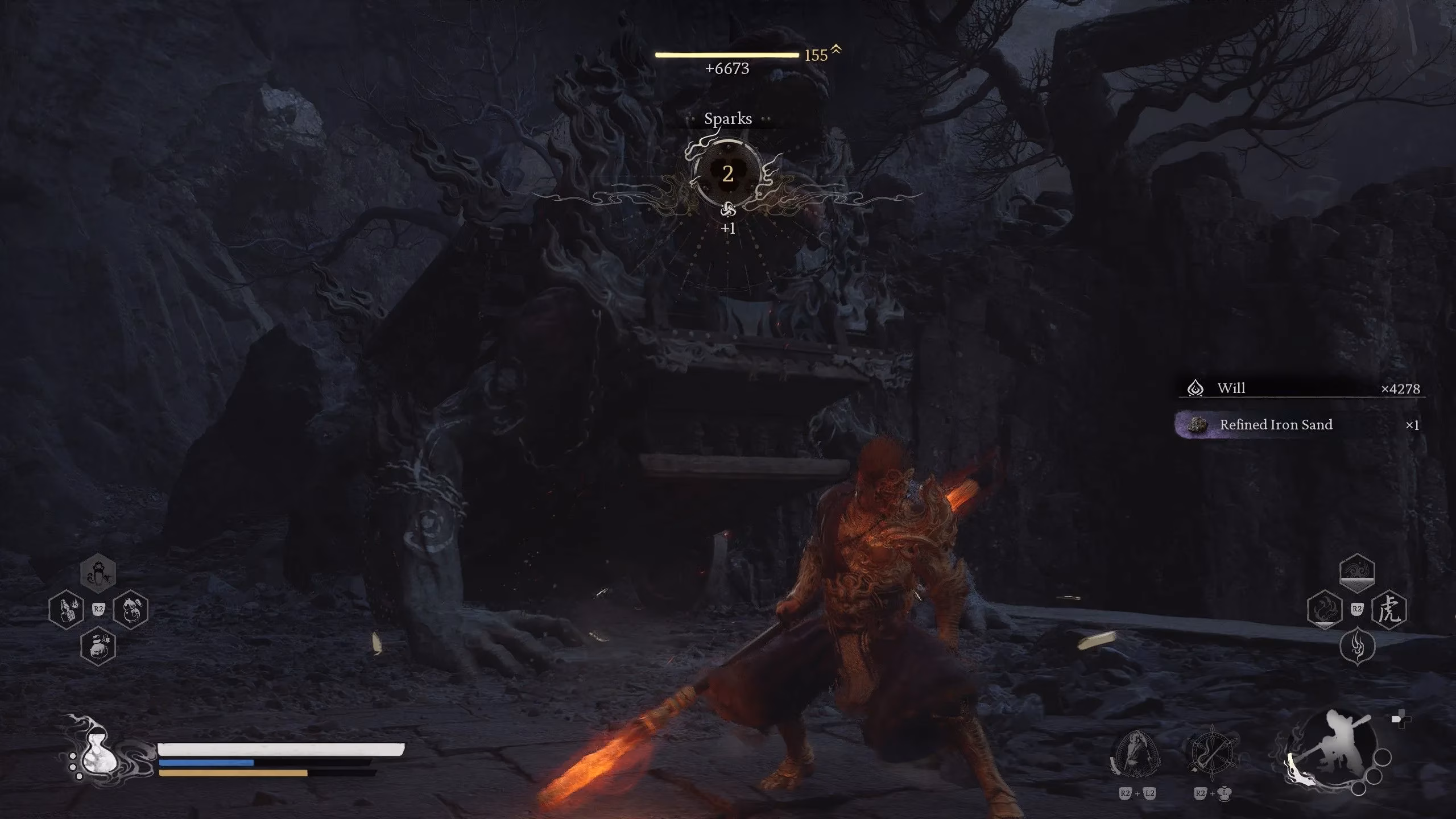
Task: Select the gourd drink icon beside R2
Action: point(130,609)
